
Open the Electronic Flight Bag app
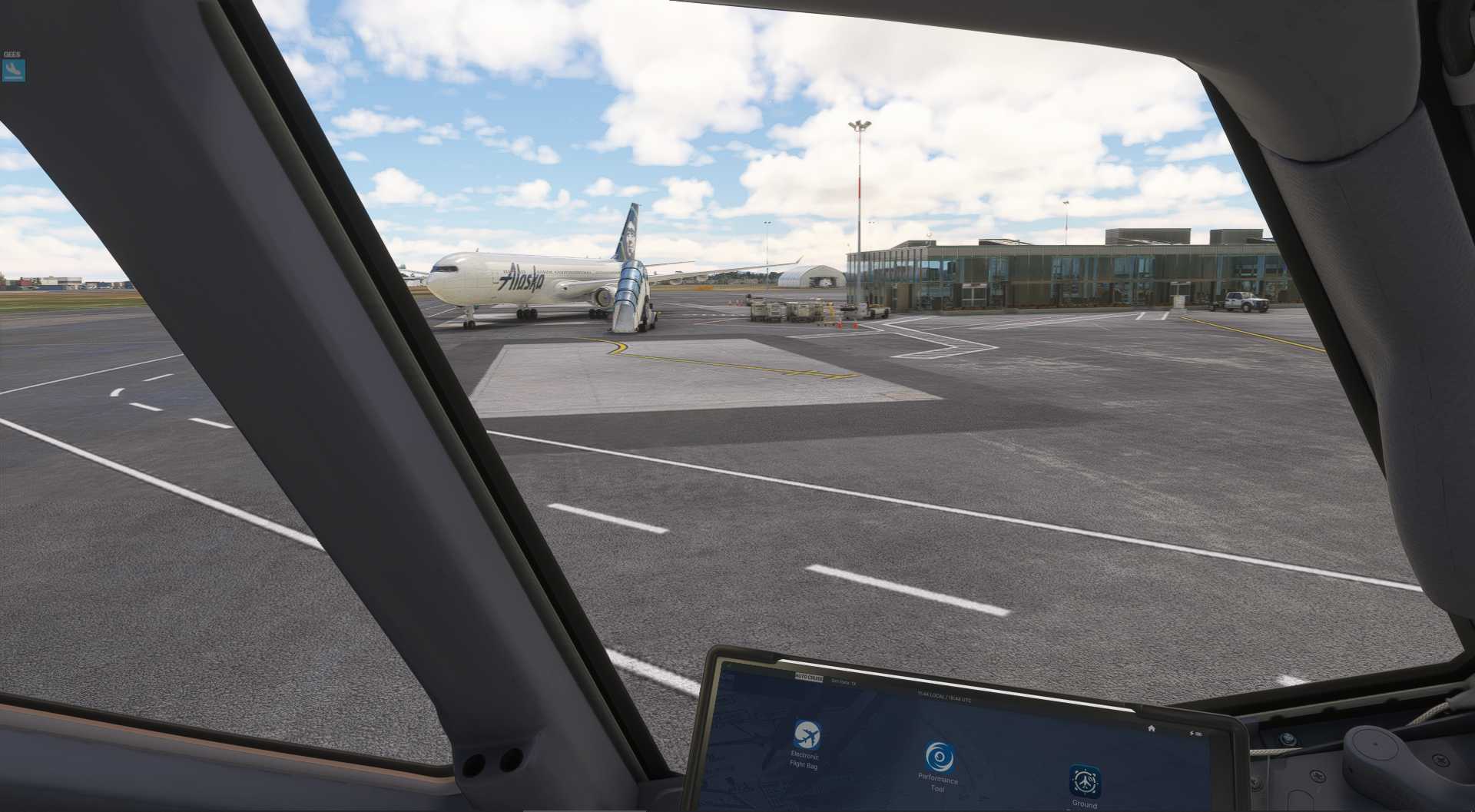pyautogui.click(x=806, y=735)
